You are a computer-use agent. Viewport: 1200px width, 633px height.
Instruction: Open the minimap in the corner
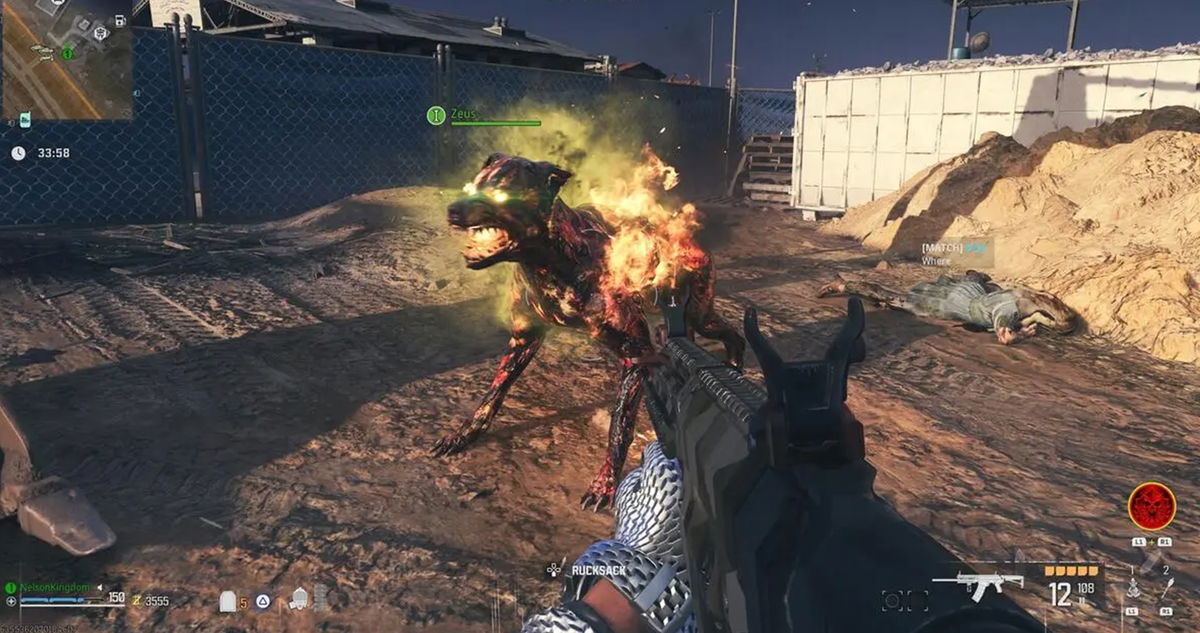pos(66,60)
